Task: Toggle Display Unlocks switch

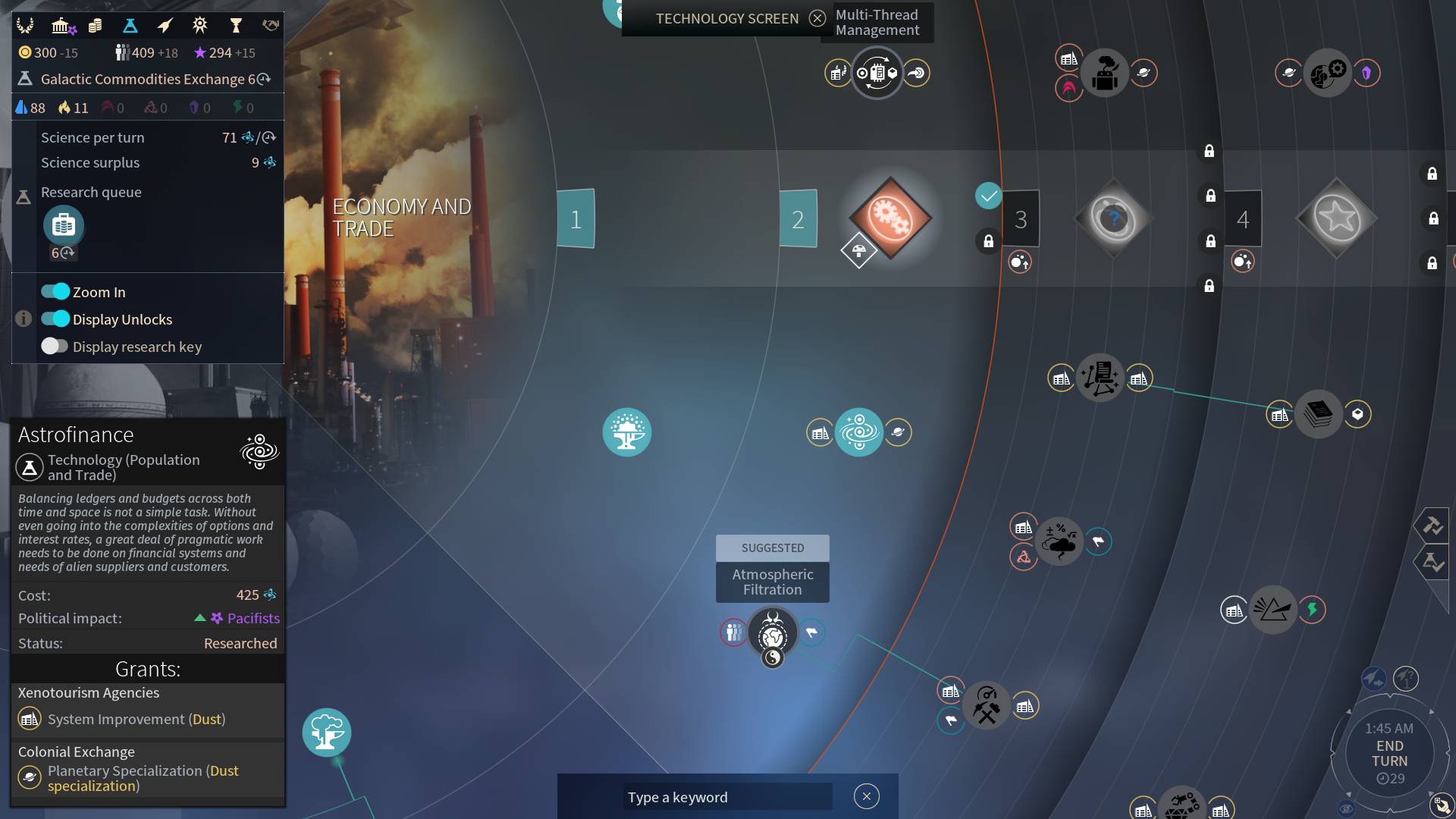Action: click(x=55, y=319)
